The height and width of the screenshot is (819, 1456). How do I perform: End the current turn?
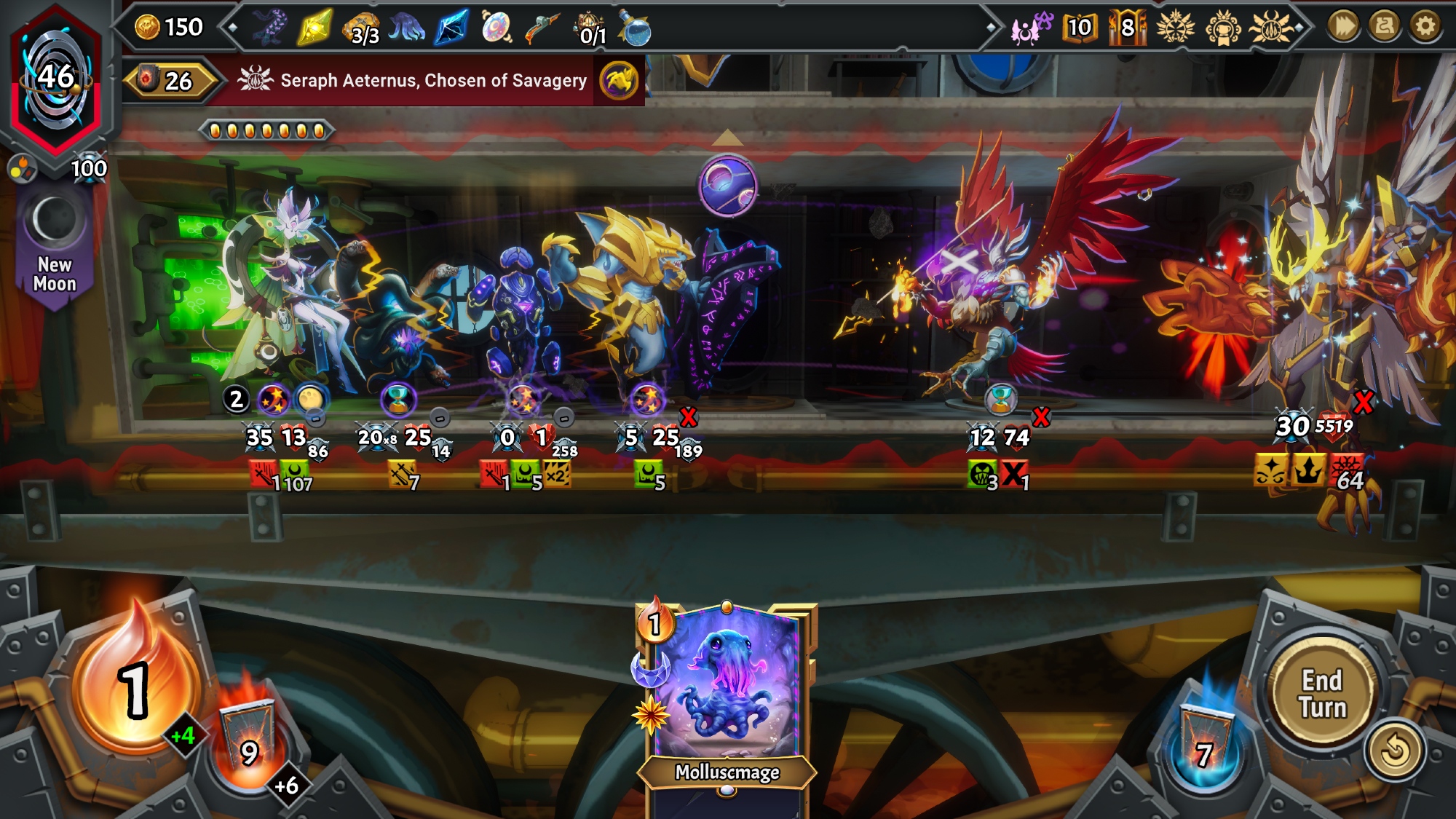click(1321, 694)
